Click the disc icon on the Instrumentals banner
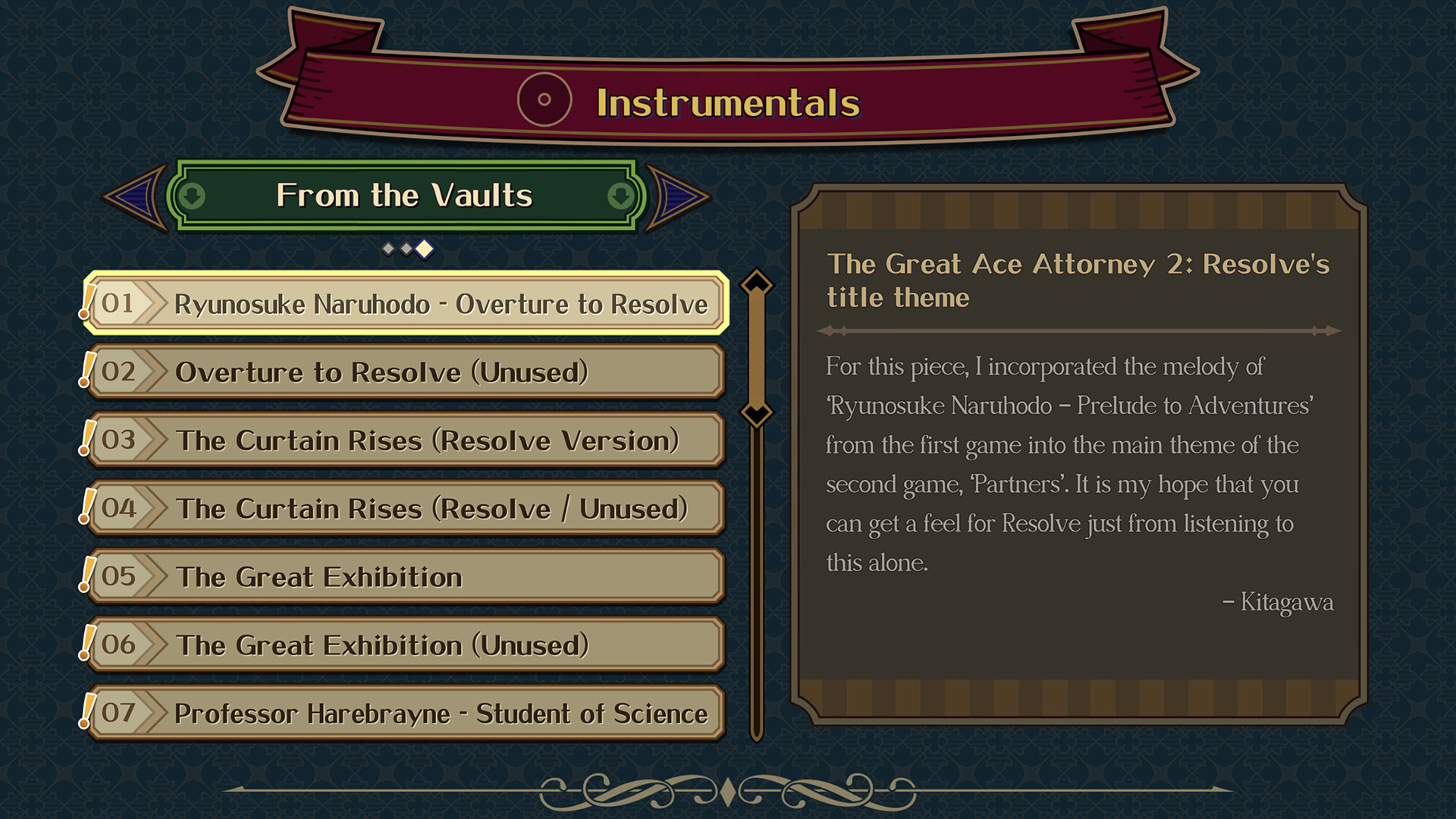 pyautogui.click(x=544, y=99)
